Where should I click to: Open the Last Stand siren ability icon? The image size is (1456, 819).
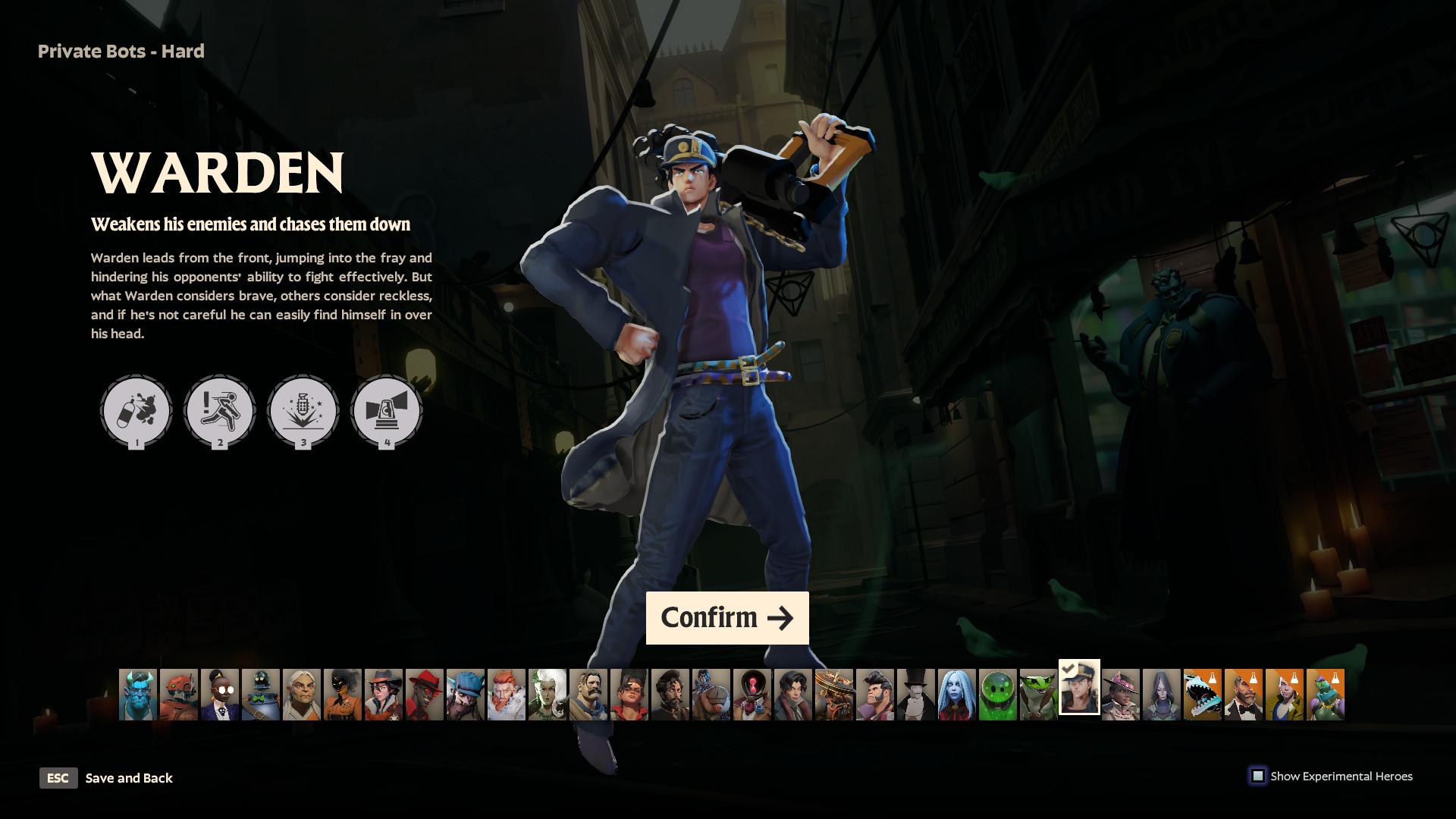(386, 411)
